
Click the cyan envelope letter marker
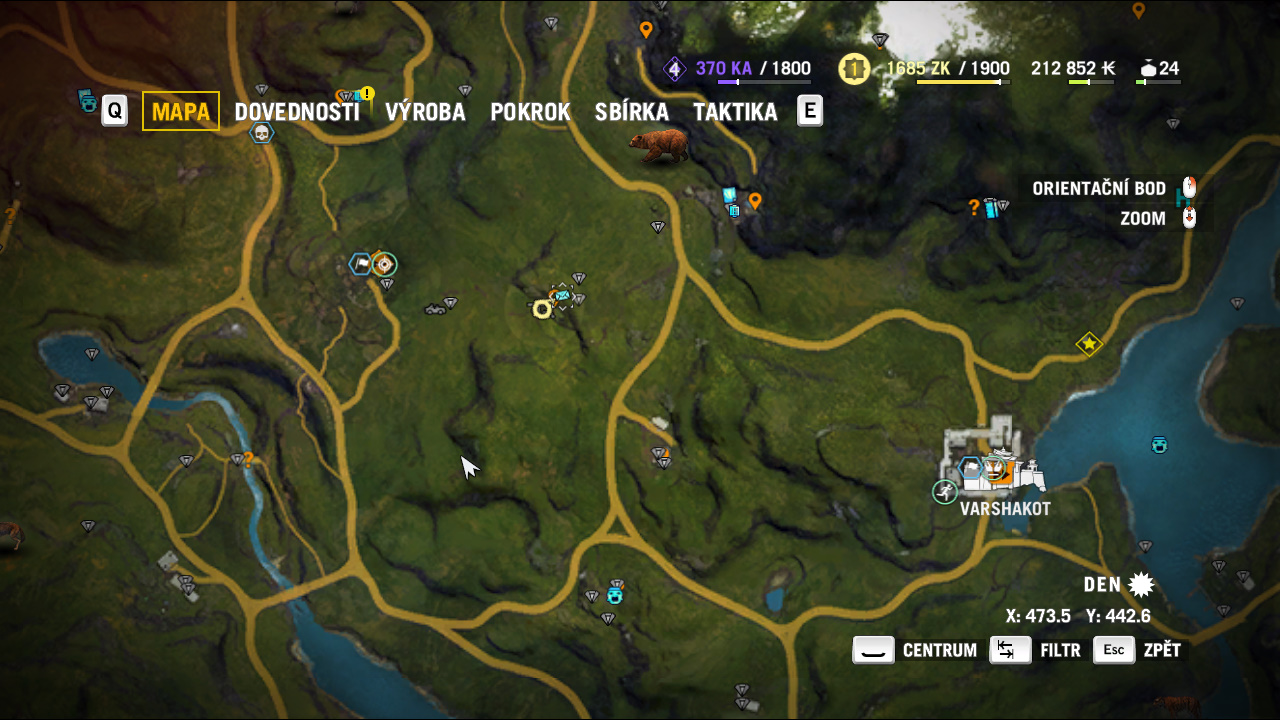pyautogui.click(x=562, y=295)
